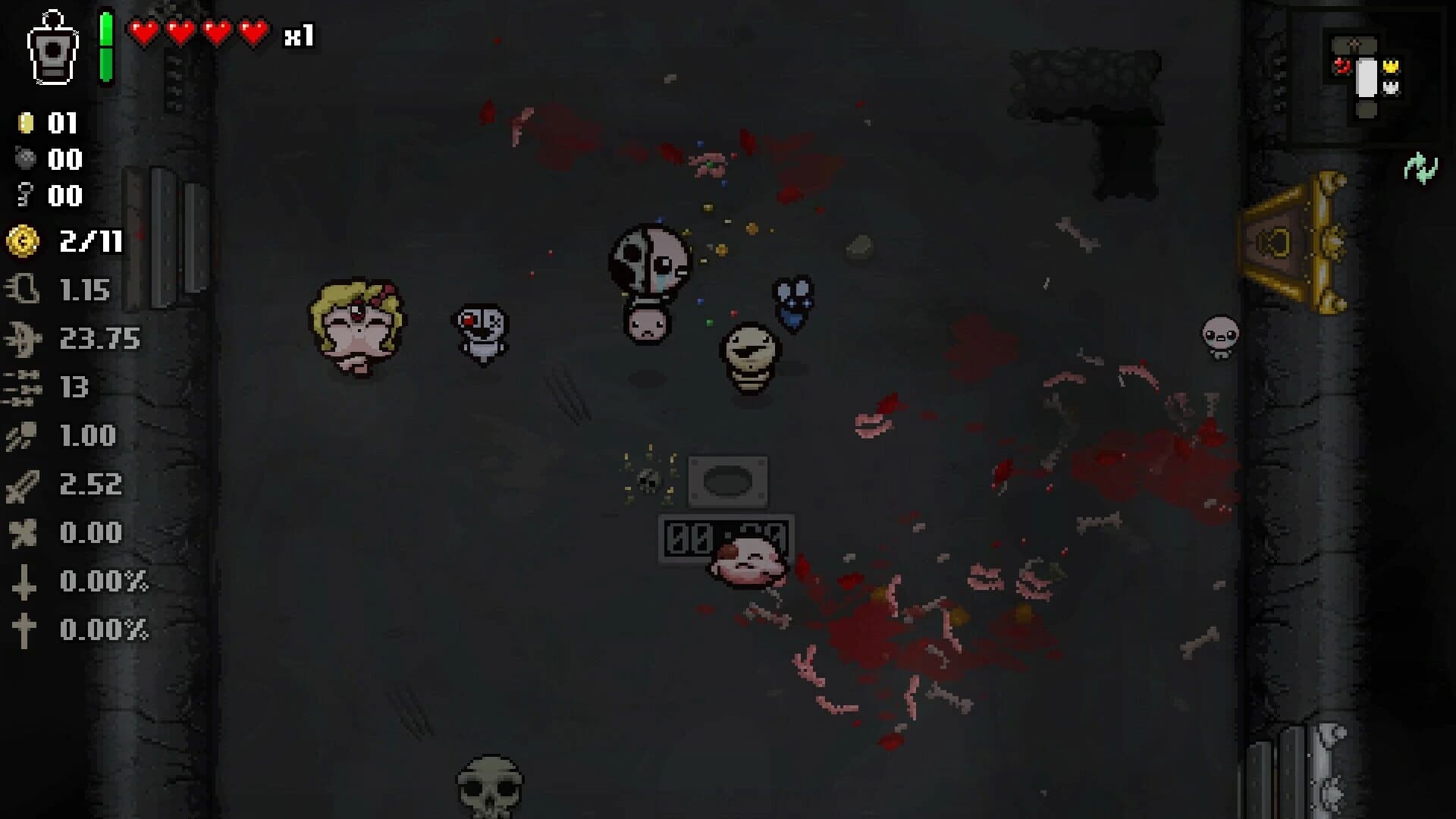This screenshot has height=819, width=1456.
Task: Select the bomb counter icon
Action: pyautogui.click(x=25, y=160)
